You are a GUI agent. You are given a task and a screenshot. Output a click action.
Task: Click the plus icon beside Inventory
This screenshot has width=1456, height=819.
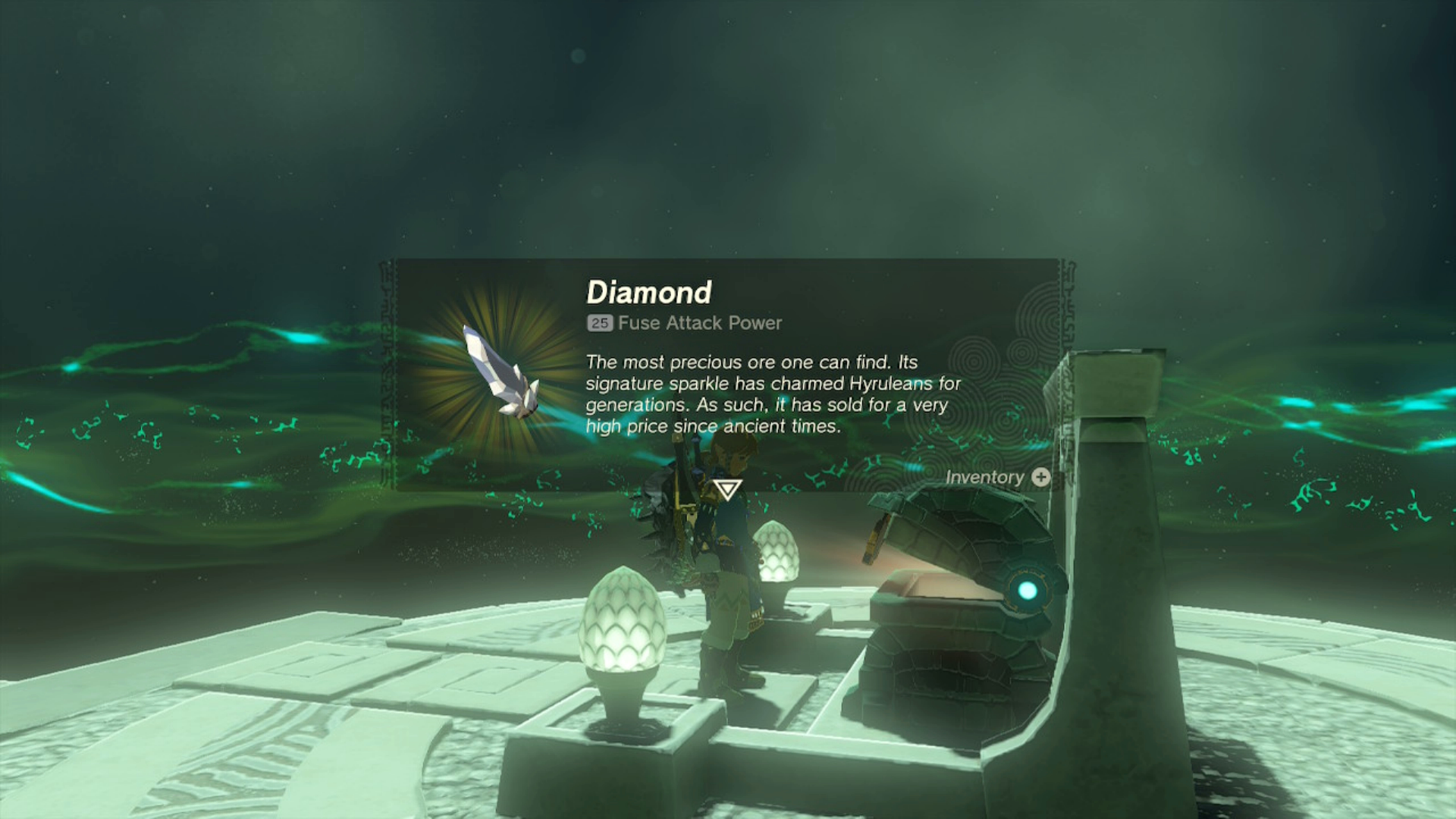pos(1040,477)
